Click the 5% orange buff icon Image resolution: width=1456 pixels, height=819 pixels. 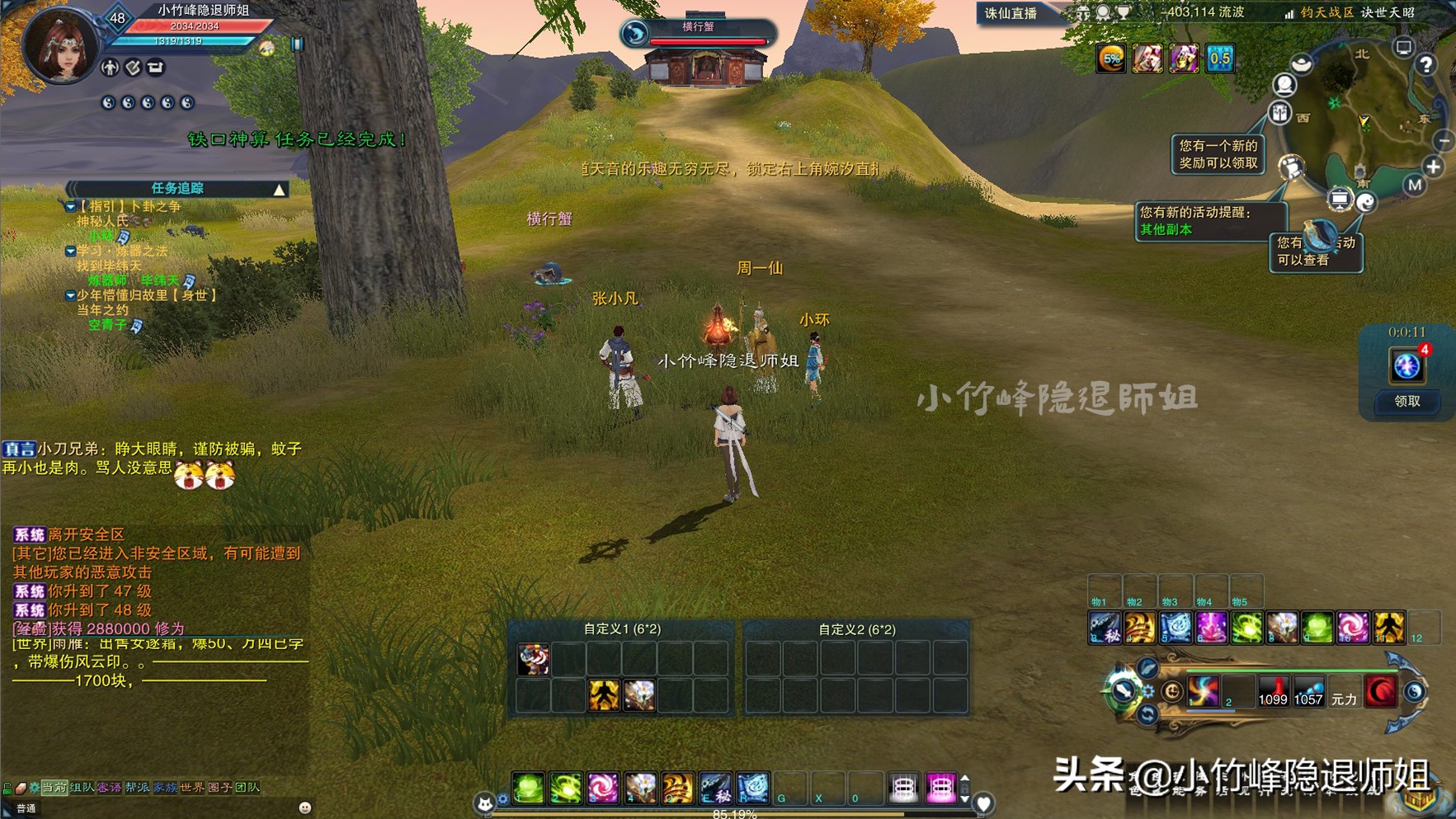[x=1111, y=59]
